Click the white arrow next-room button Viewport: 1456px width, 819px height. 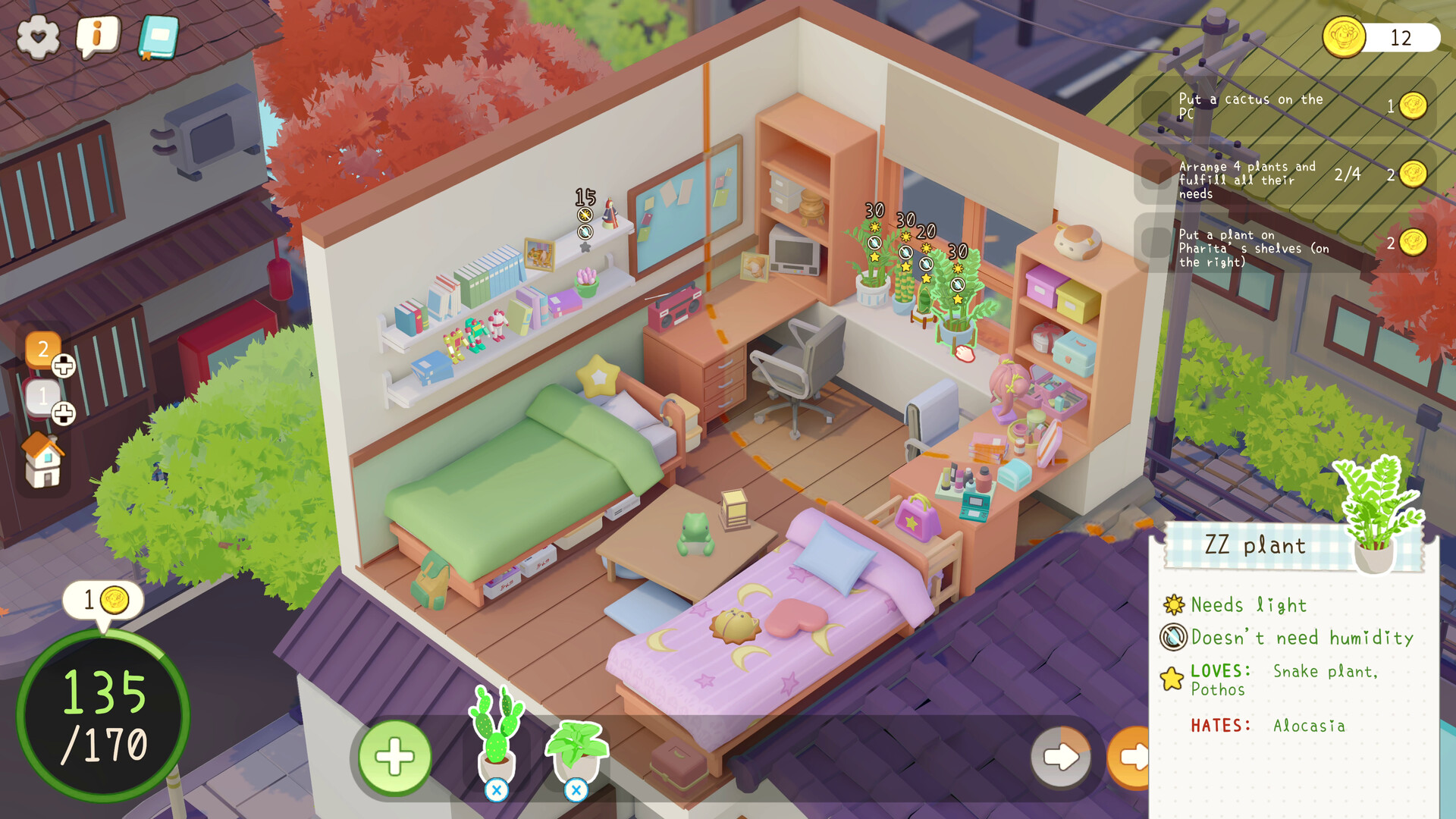1062,756
